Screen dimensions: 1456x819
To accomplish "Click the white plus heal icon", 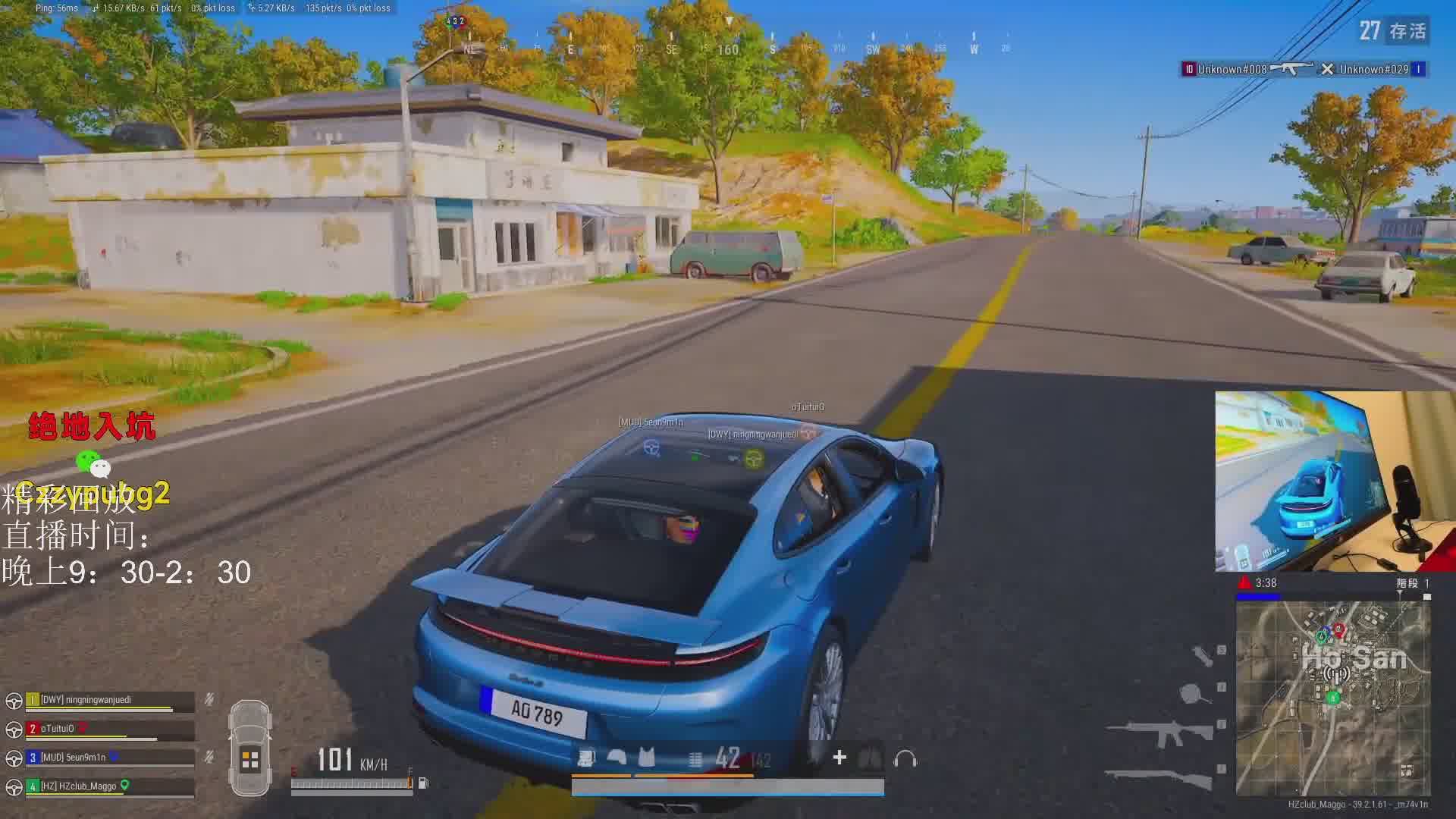I will click(839, 758).
